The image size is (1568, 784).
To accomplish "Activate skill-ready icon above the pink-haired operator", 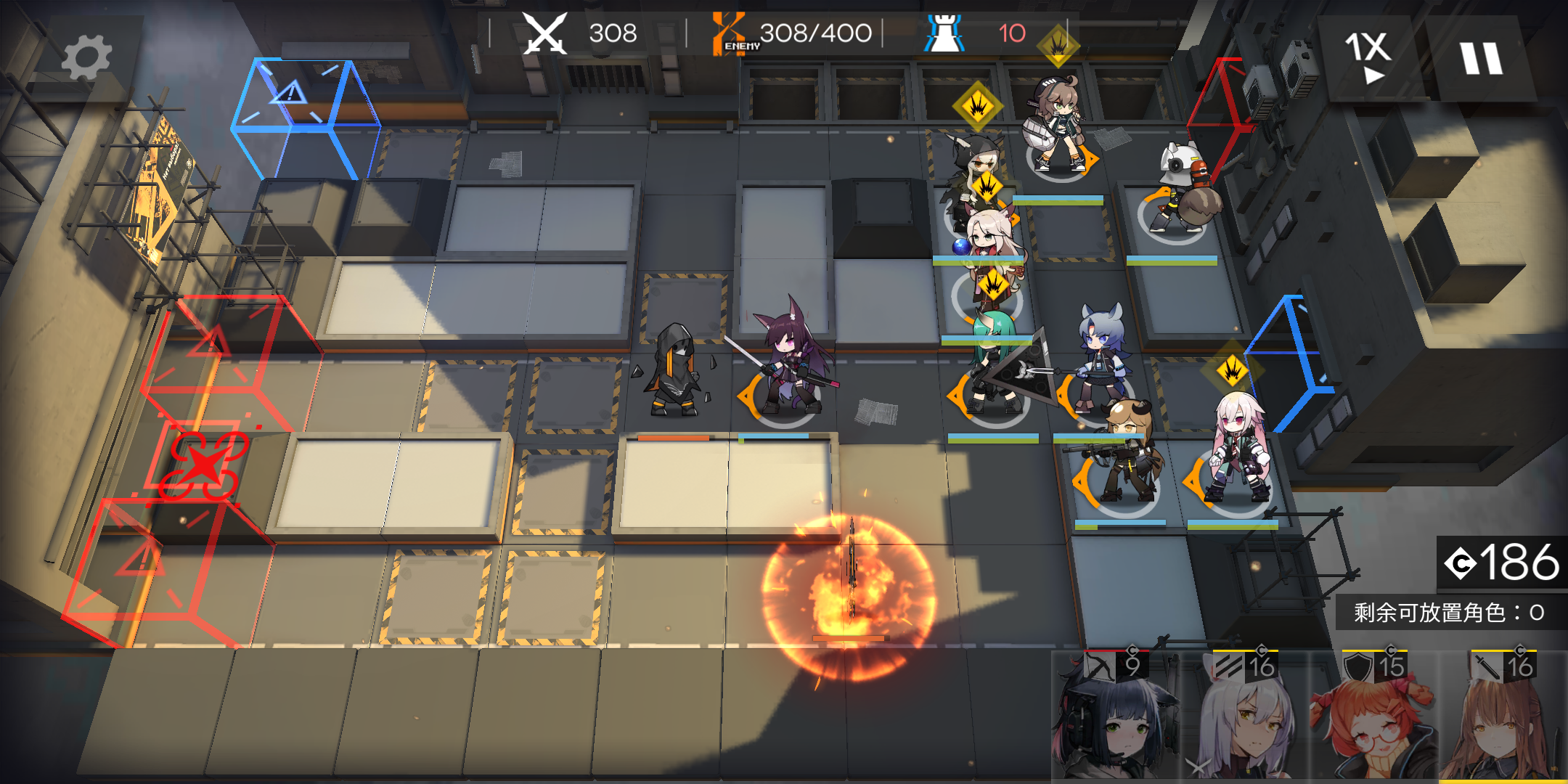I will 1232,370.
